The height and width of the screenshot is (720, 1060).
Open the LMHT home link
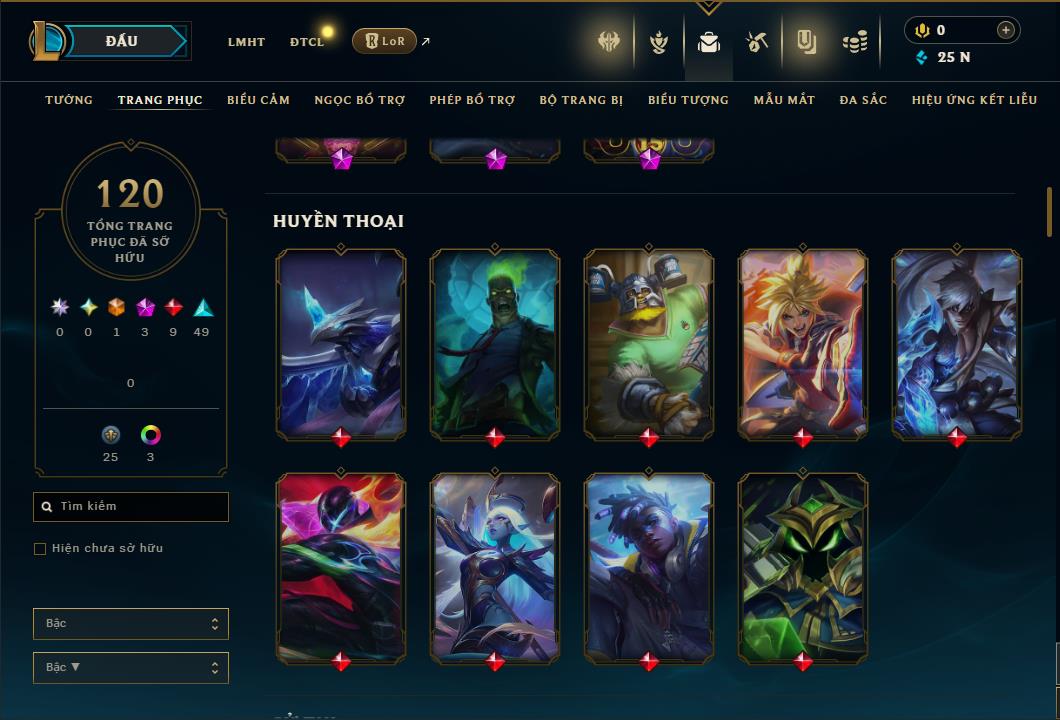246,42
